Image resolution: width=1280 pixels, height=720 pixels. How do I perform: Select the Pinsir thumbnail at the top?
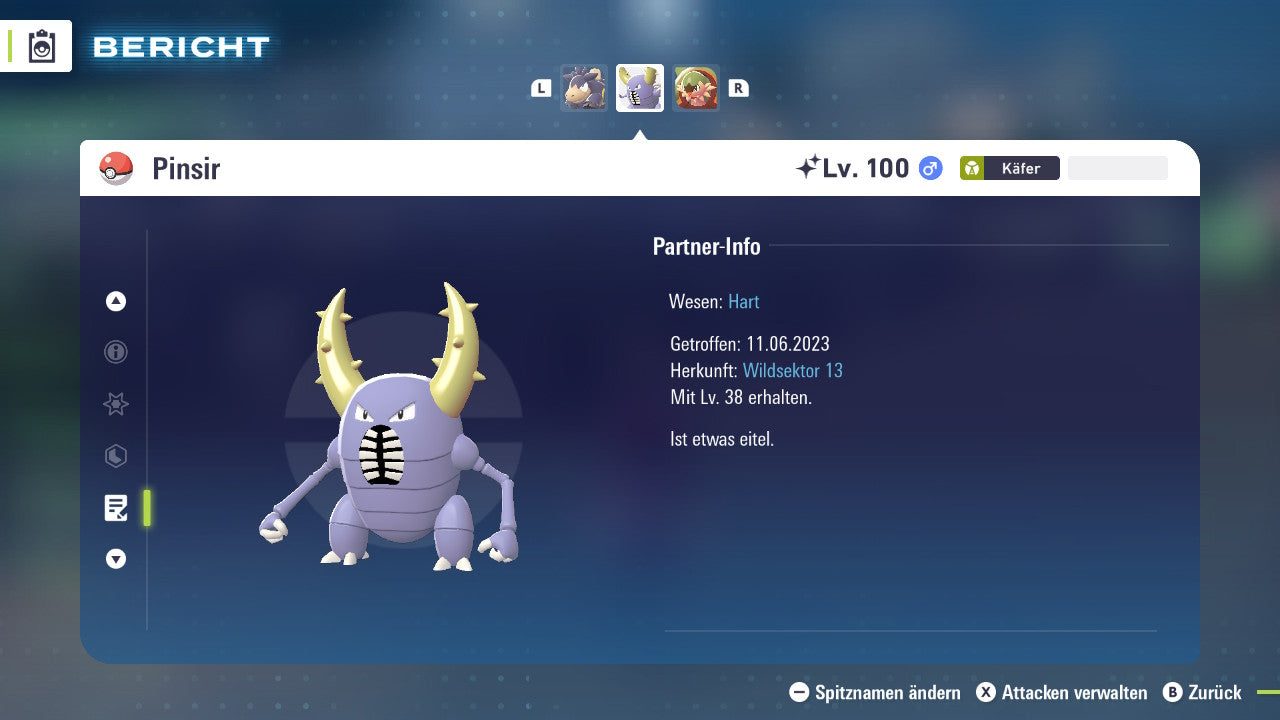pyautogui.click(x=640, y=87)
